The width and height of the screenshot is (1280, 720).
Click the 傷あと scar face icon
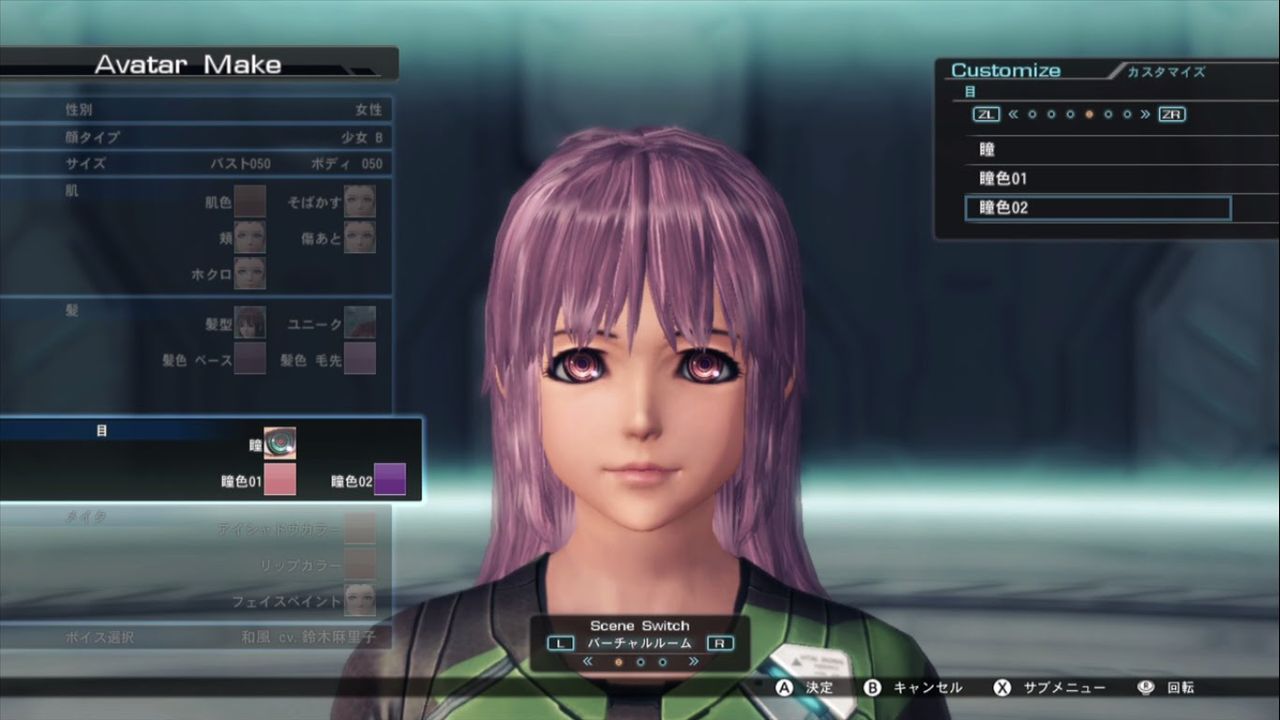tap(360, 238)
